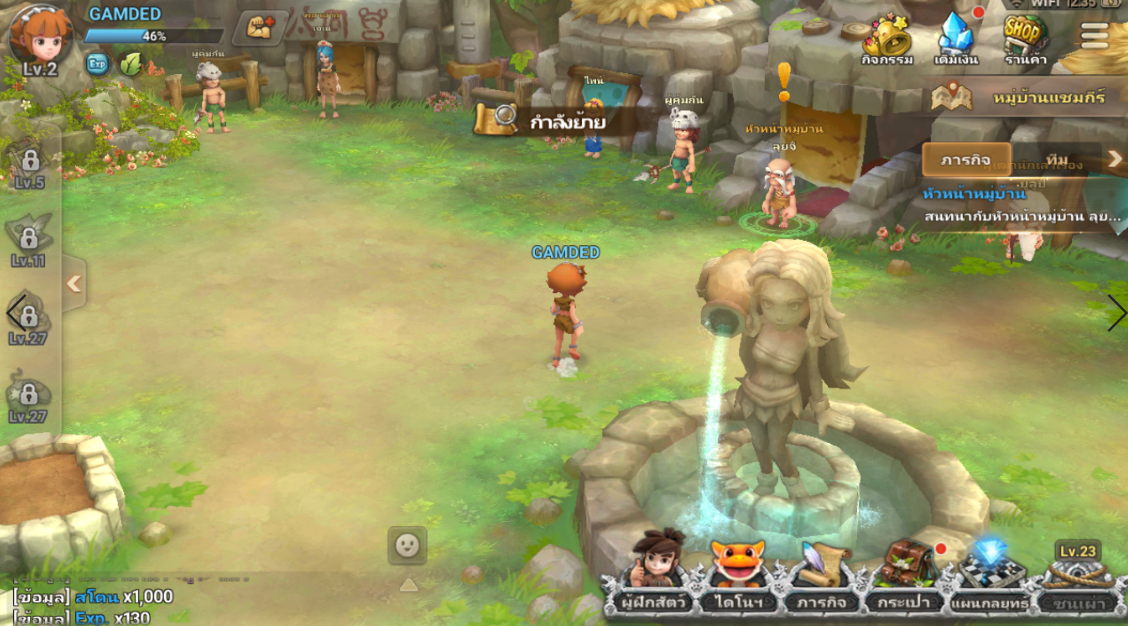The width and height of the screenshot is (1128, 626).
Task: Switch to the ภารกิจ quest tab
Action: coord(966,159)
